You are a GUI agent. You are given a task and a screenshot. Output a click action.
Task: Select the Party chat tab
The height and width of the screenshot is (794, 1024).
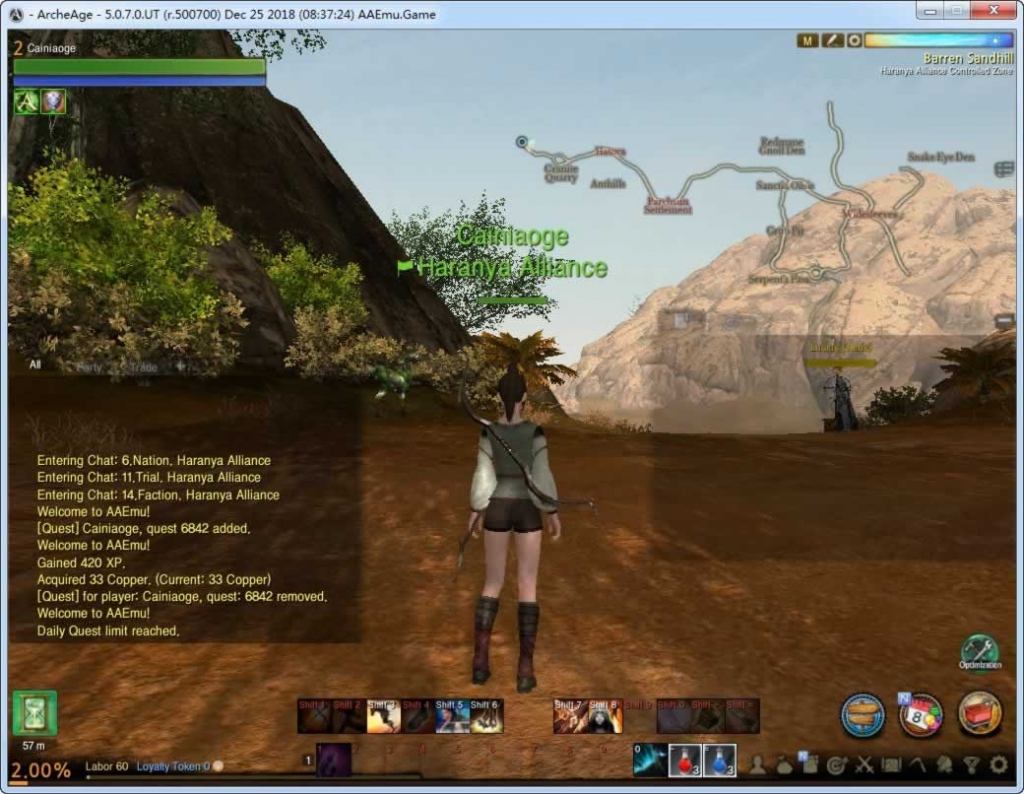90,367
